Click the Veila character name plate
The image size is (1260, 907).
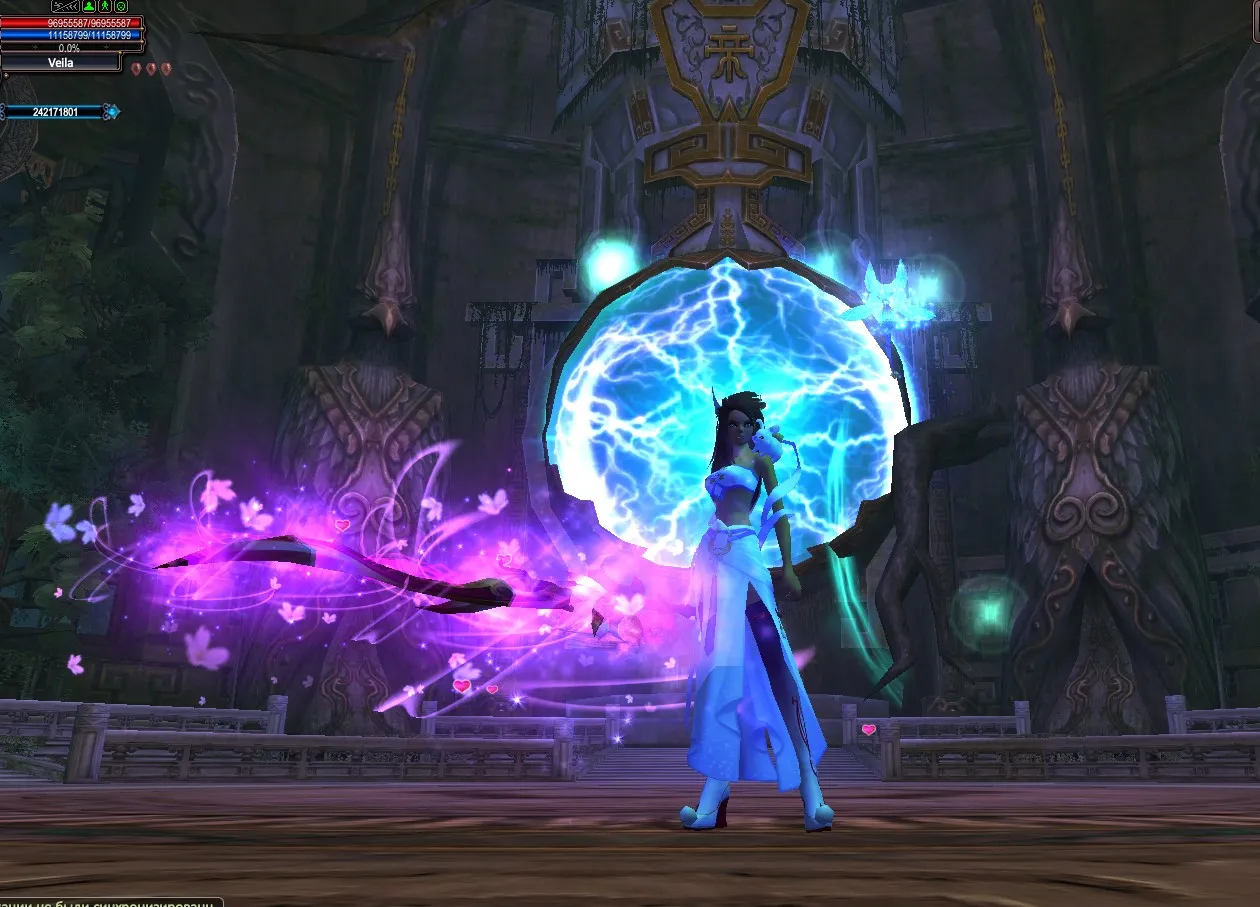pos(60,63)
